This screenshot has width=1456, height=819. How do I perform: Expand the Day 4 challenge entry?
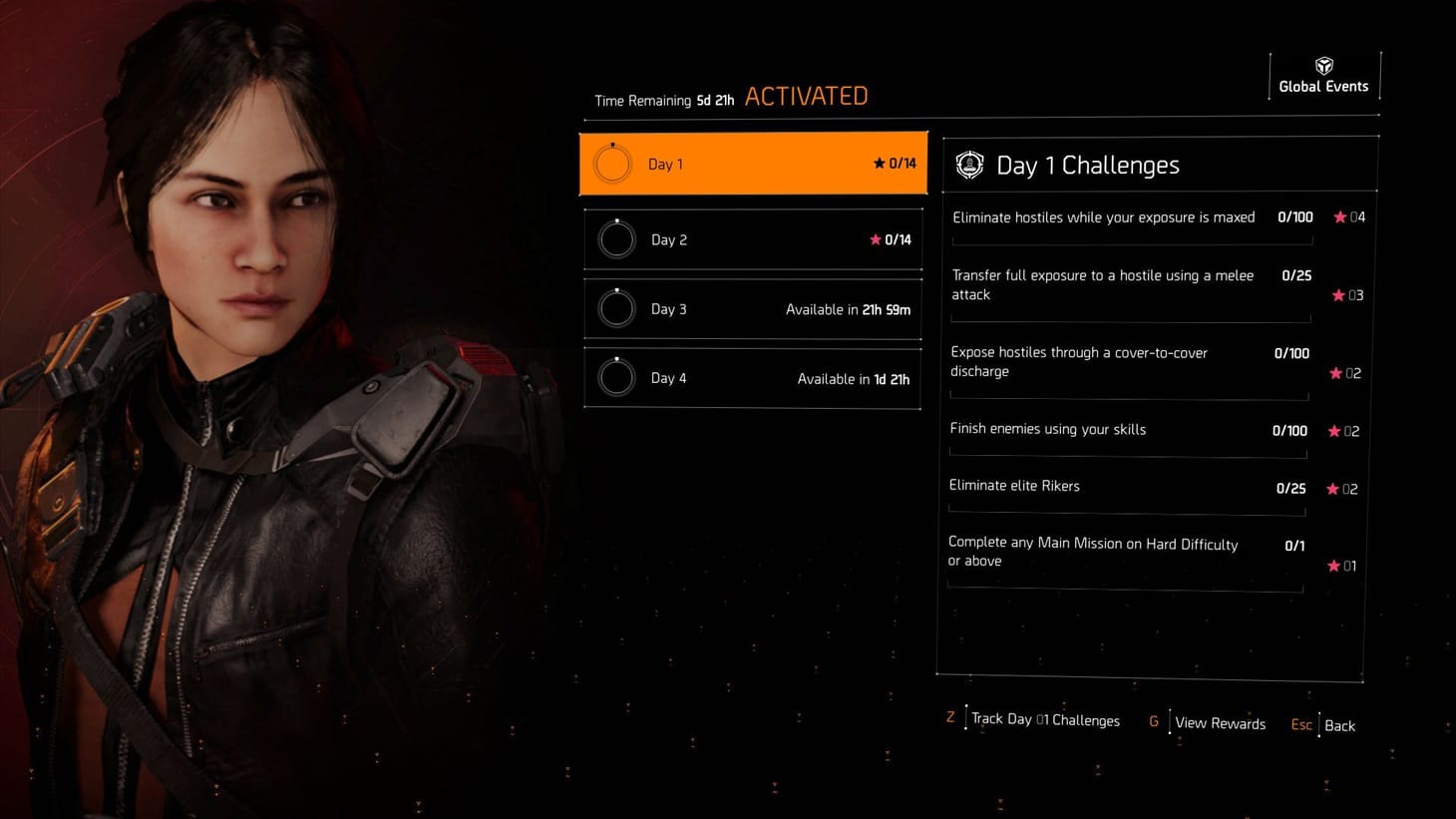pyautogui.click(x=753, y=377)
